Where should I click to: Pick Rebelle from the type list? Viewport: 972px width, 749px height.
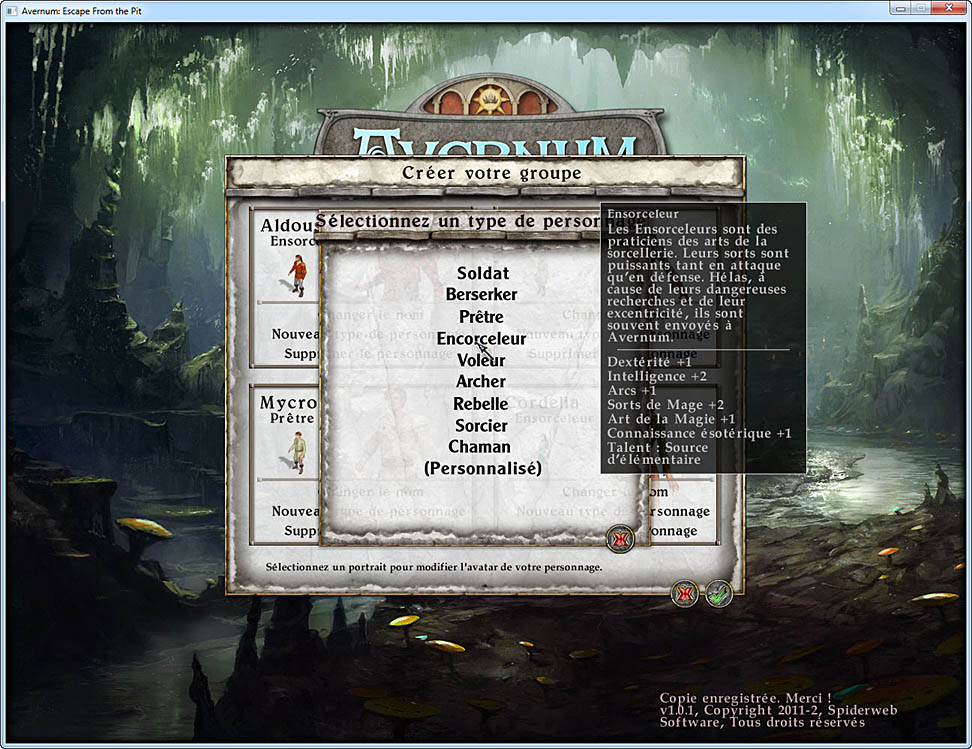pyautogui.click(x=481, y=403)
